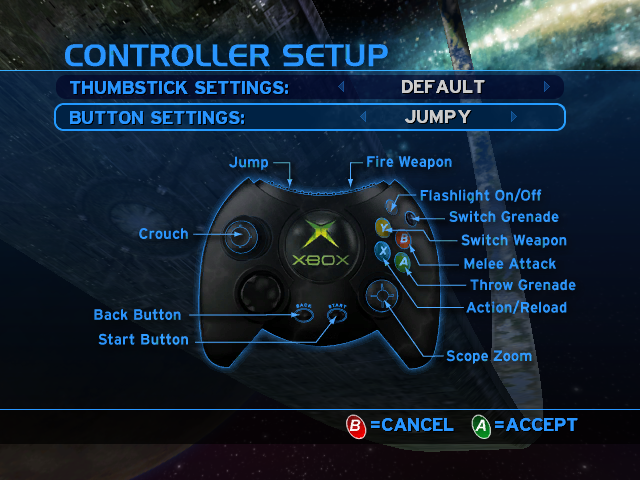
Task: Cycle Button Settings back with left arrow
Action: [362, 117]
